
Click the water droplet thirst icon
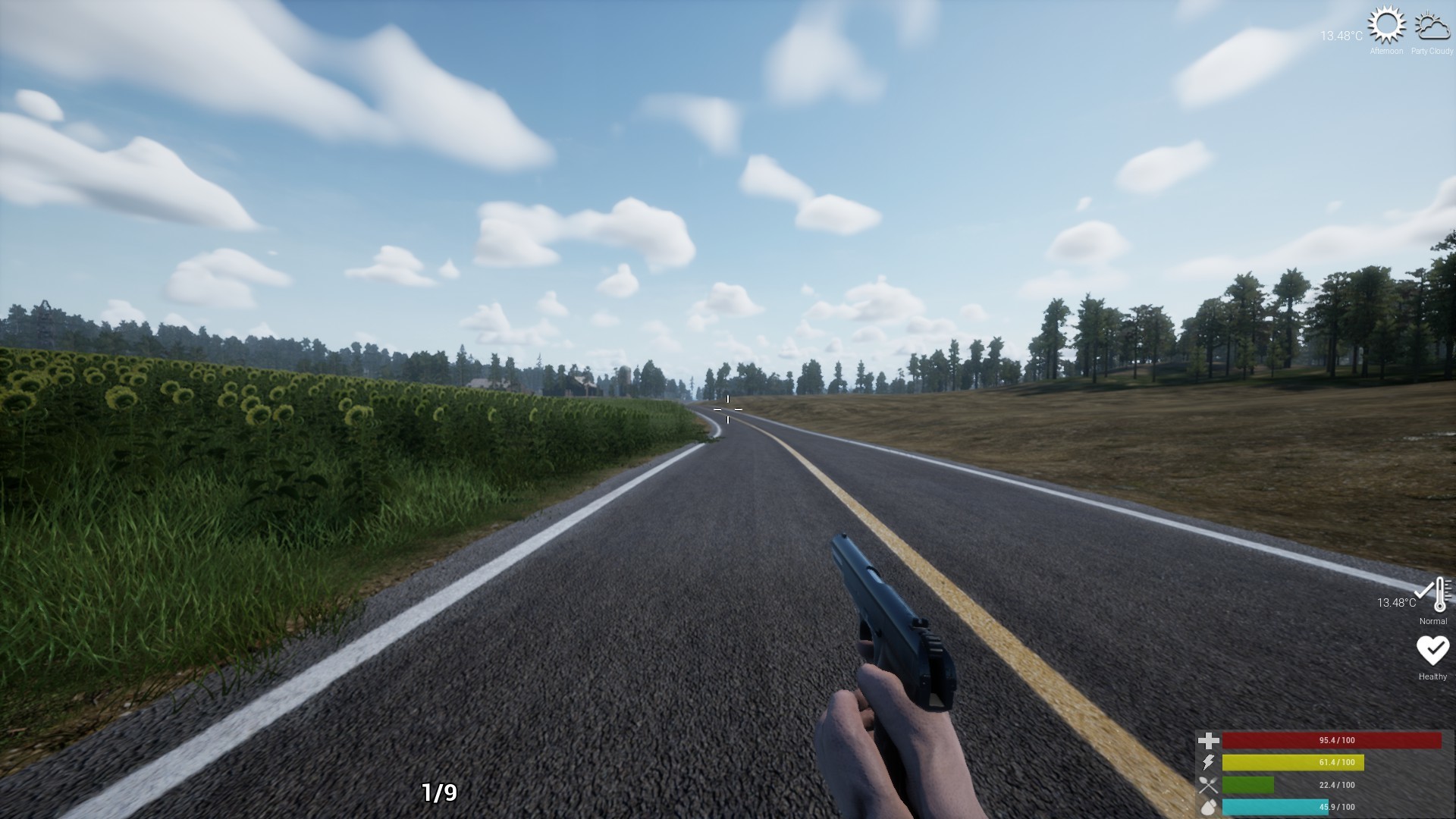pyautogui.click(x=1207, y=807)
